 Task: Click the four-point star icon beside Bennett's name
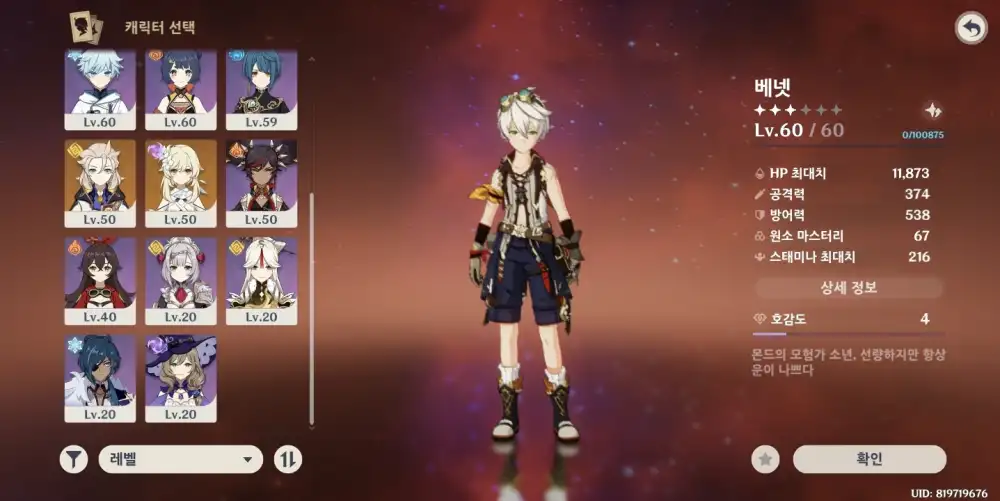pos(933,111)
